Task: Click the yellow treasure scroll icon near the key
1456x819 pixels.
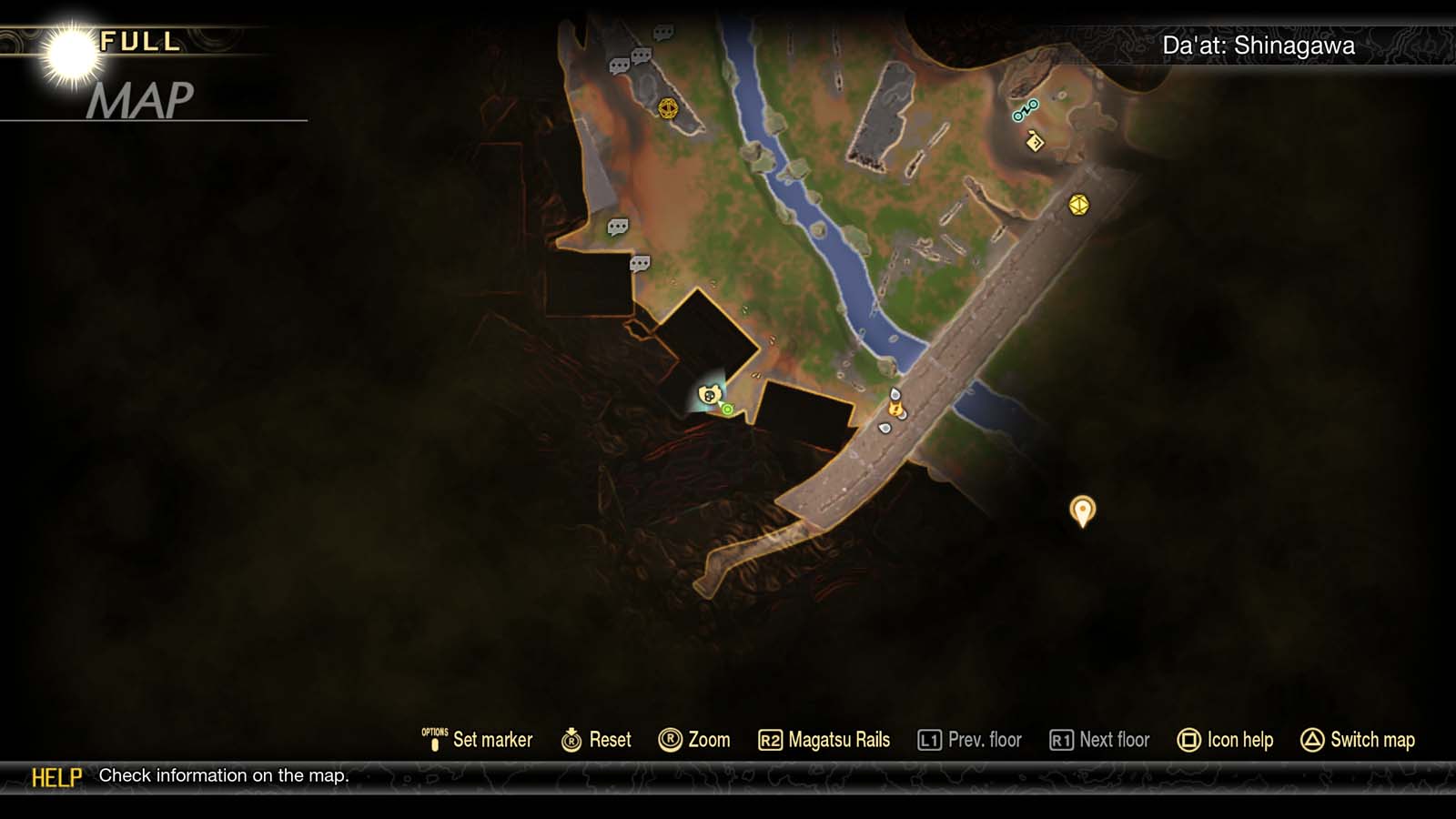Action: click(x=1034, y=142)
